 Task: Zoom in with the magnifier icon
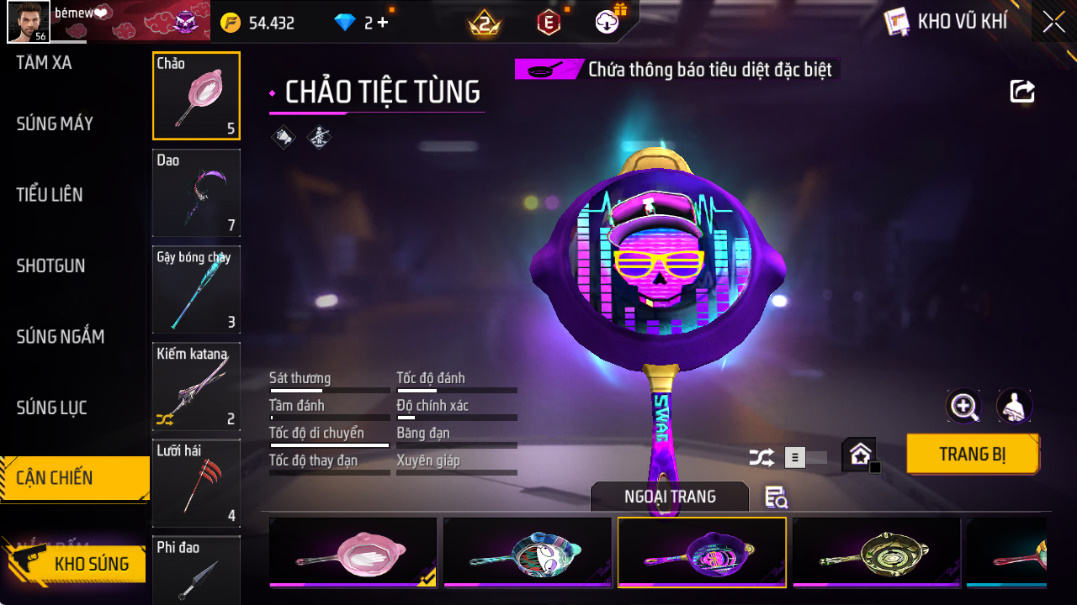(964, 405)
